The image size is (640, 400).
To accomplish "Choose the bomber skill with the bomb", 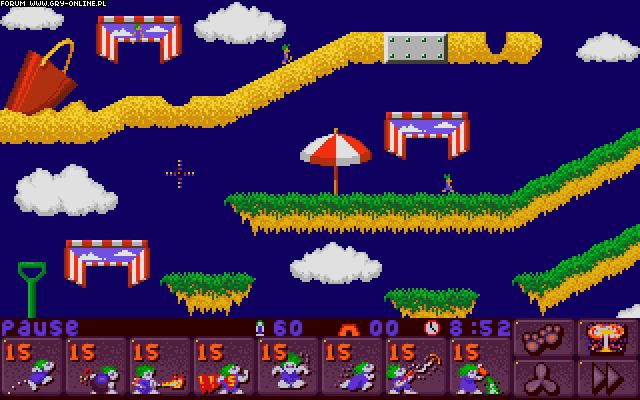I will click(x=97, y=368).
